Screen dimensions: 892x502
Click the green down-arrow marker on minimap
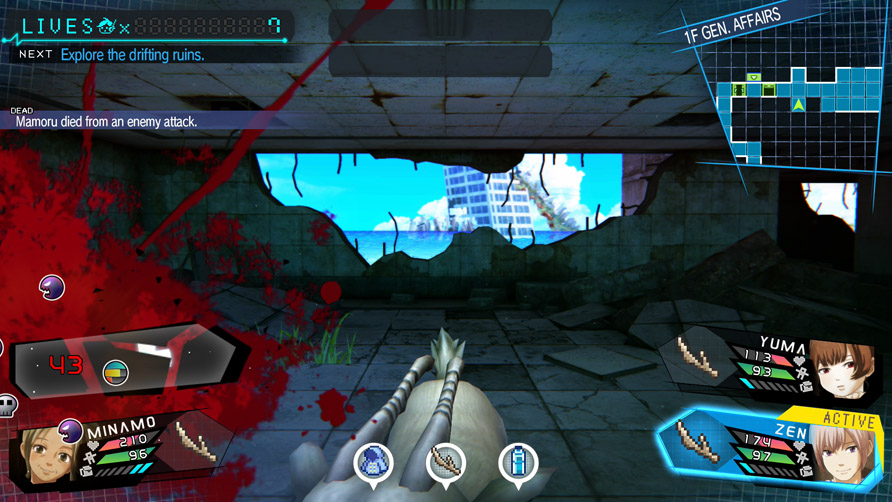click(x=754, y=77)
